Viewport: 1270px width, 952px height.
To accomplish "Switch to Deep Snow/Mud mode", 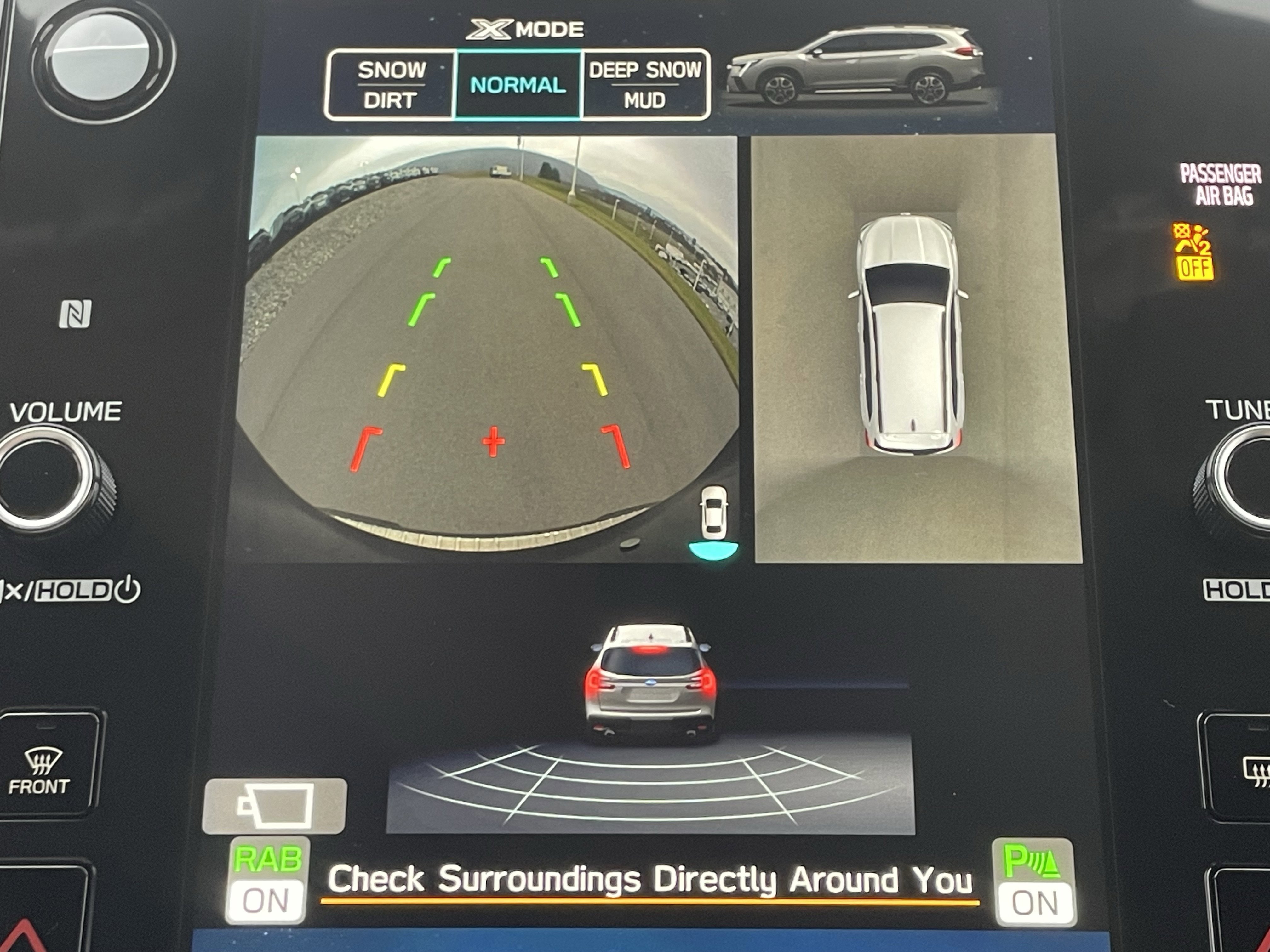I will (645, 85).
